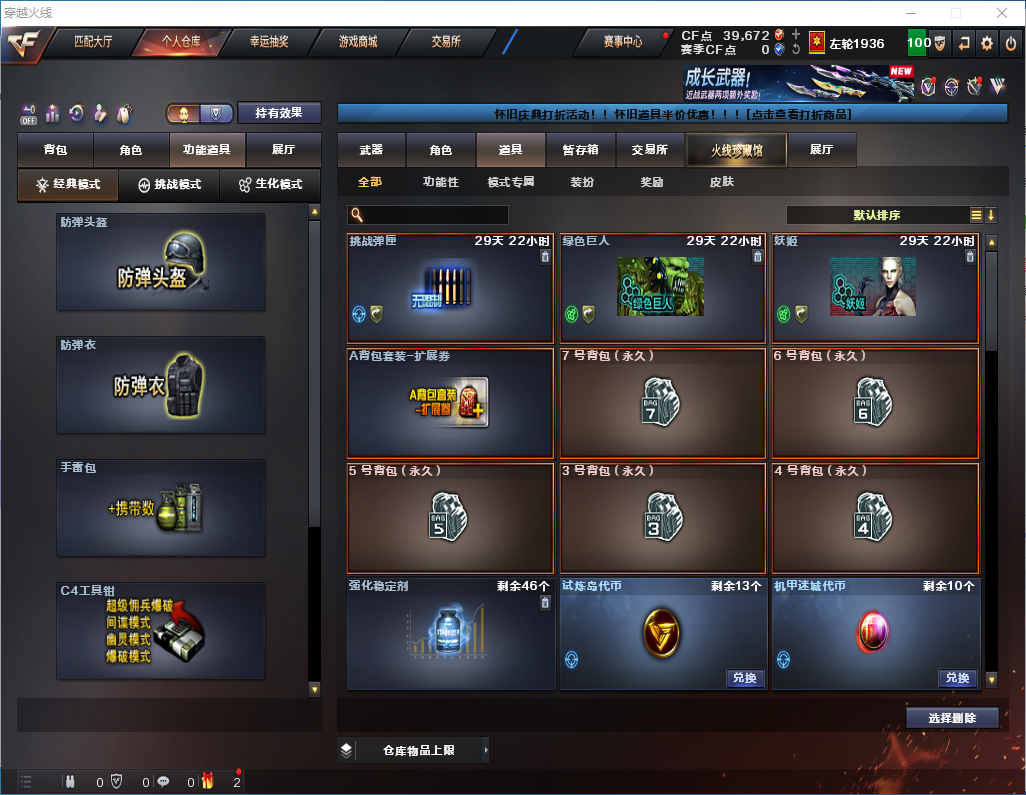Viewport: 1026px width, 795px height.
Task: Close the game window
Action: point(1002,13)
